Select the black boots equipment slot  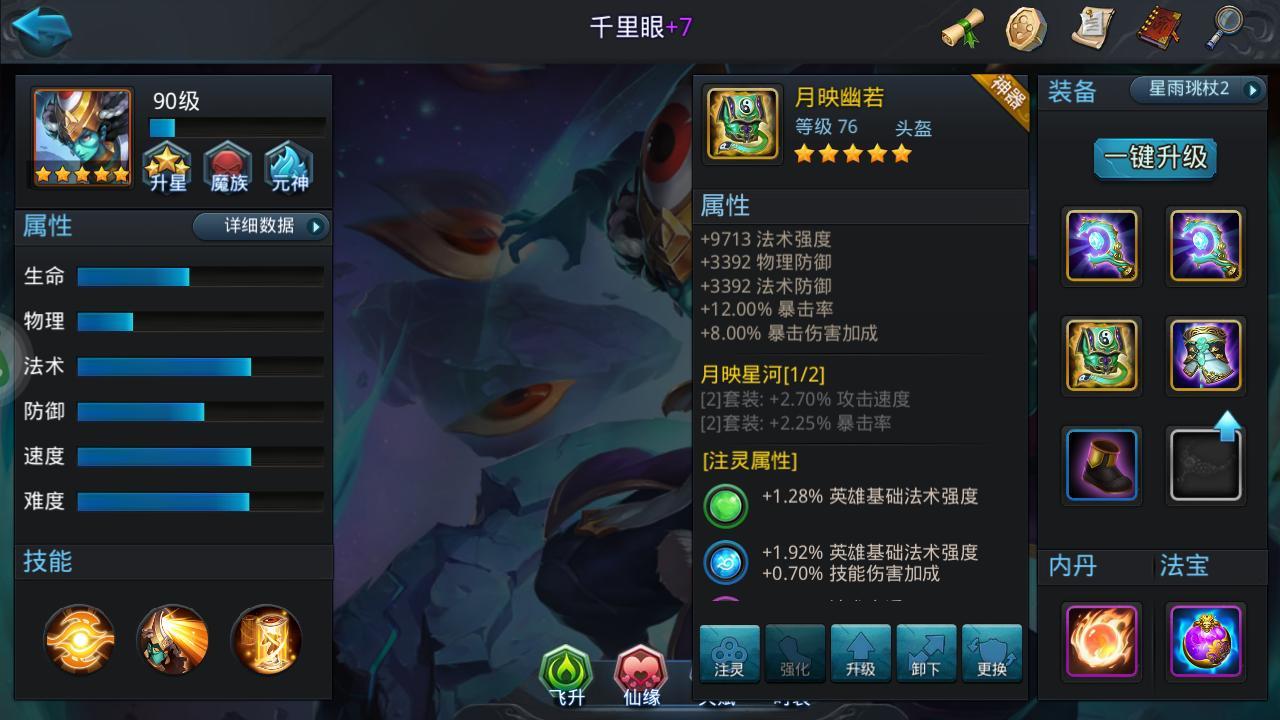coord(1101,464)
